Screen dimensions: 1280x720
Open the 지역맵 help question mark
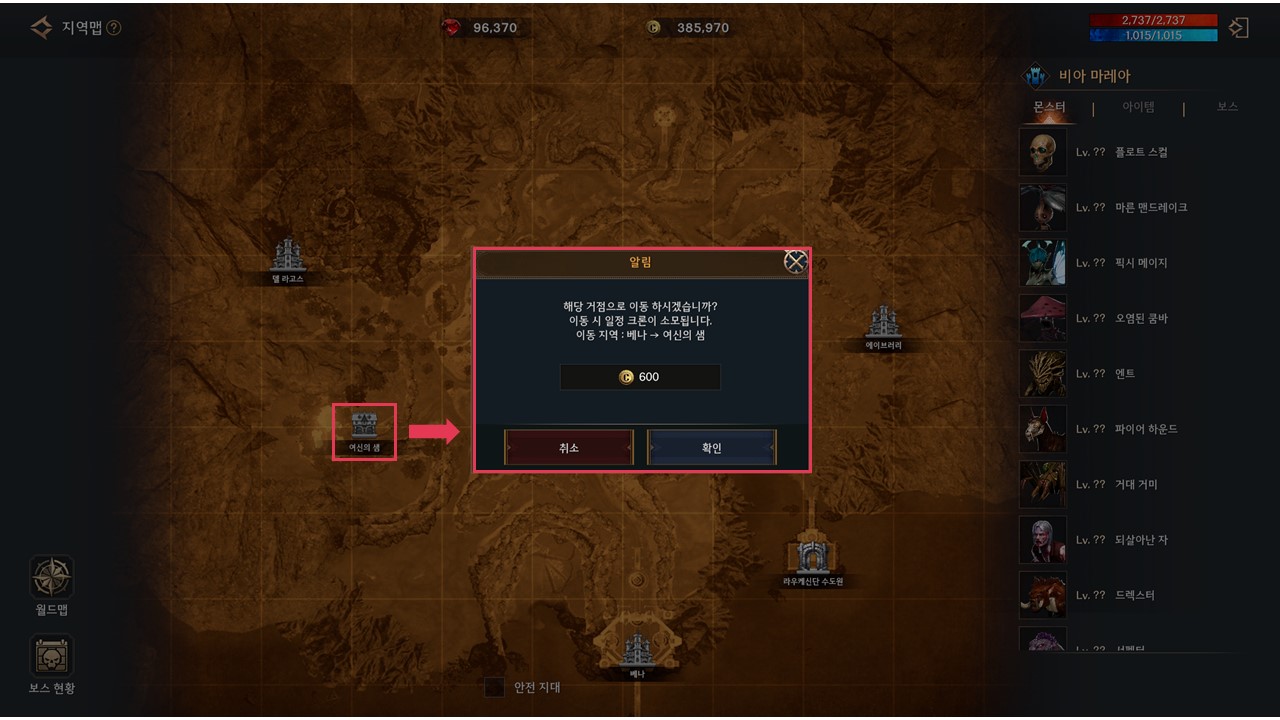tap(114, 28)
